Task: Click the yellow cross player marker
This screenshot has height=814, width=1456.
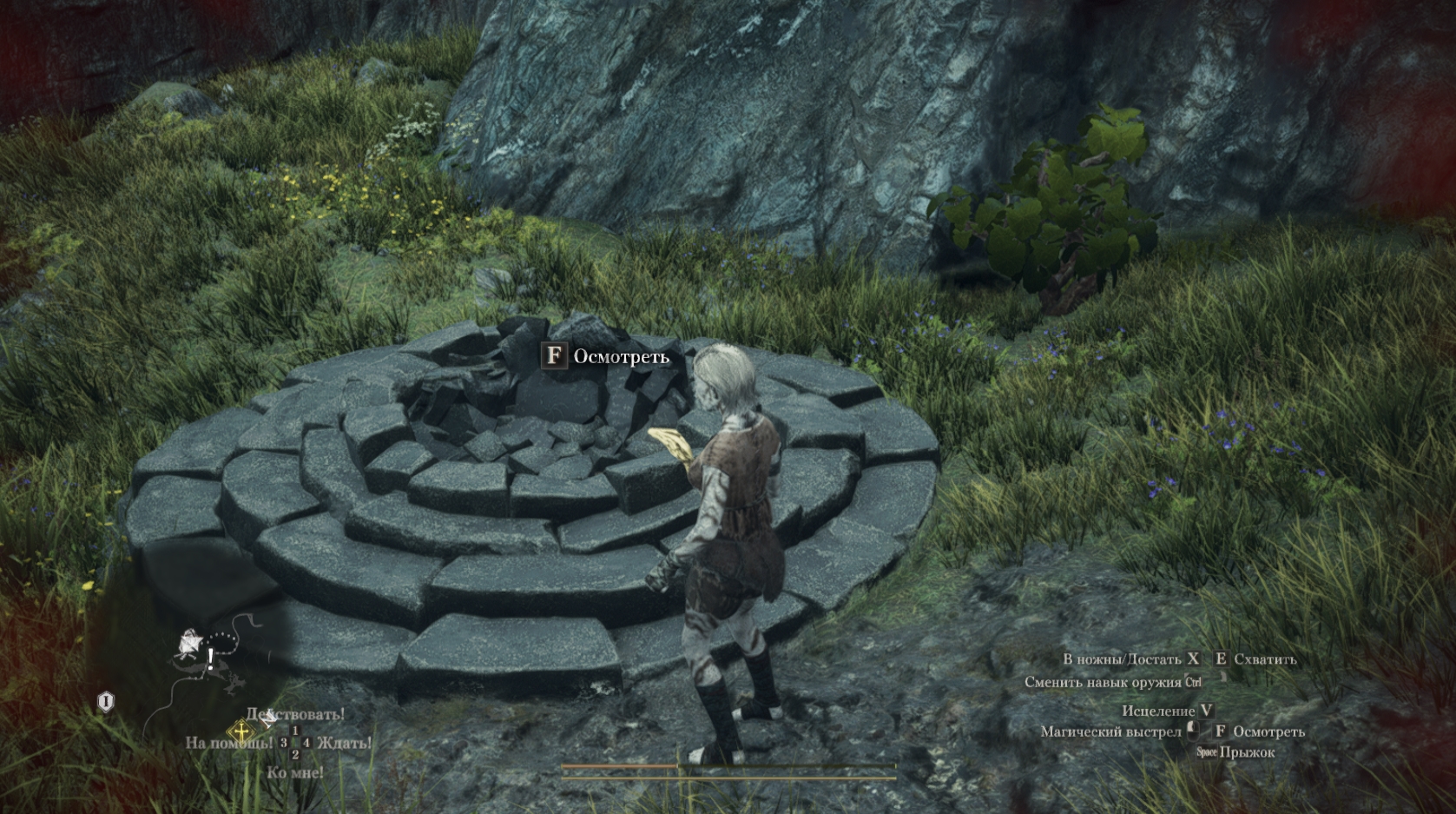Action: pos(240,731)
